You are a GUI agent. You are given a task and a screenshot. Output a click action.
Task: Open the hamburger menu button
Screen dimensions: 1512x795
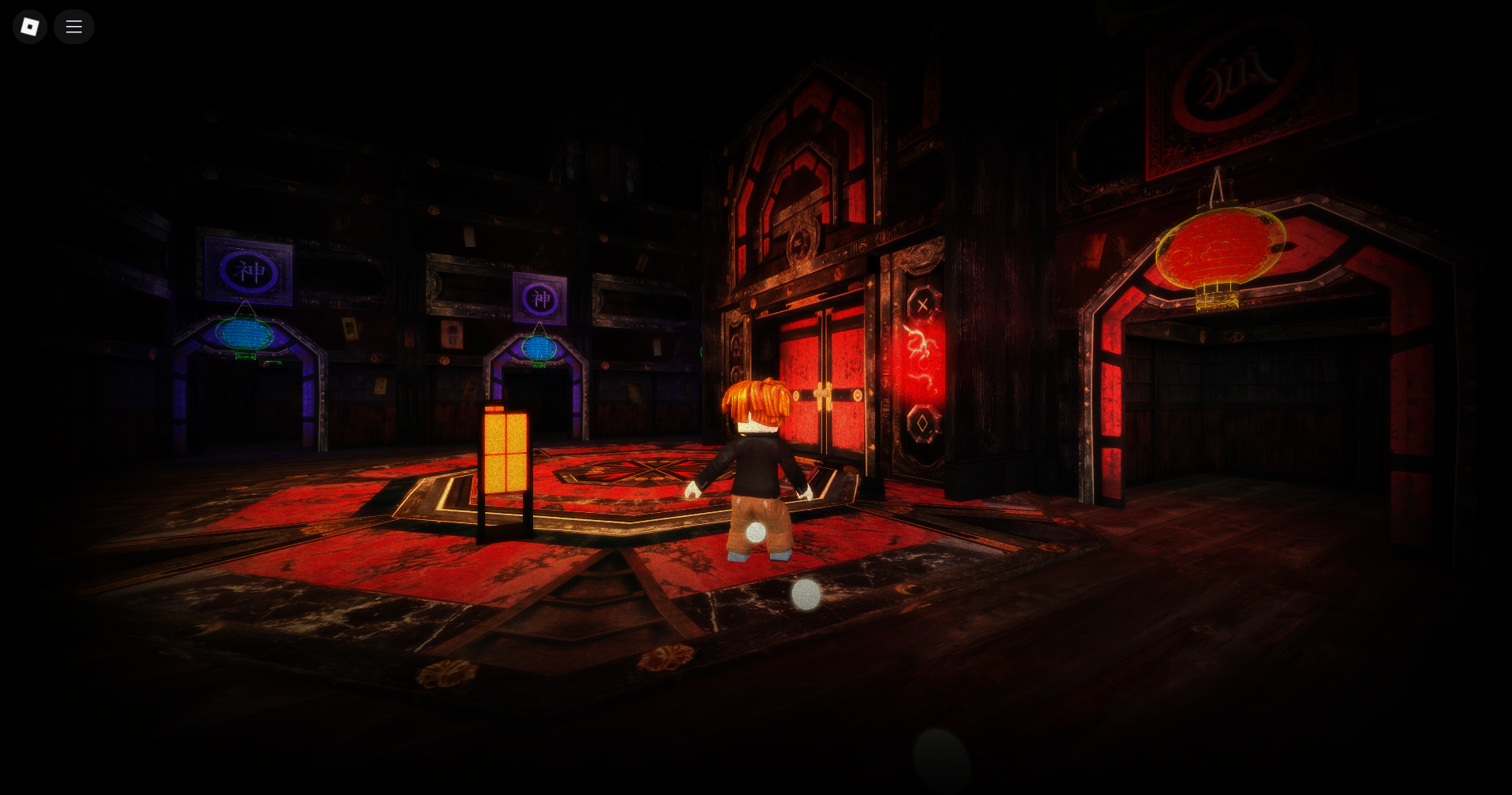(74, 27)
